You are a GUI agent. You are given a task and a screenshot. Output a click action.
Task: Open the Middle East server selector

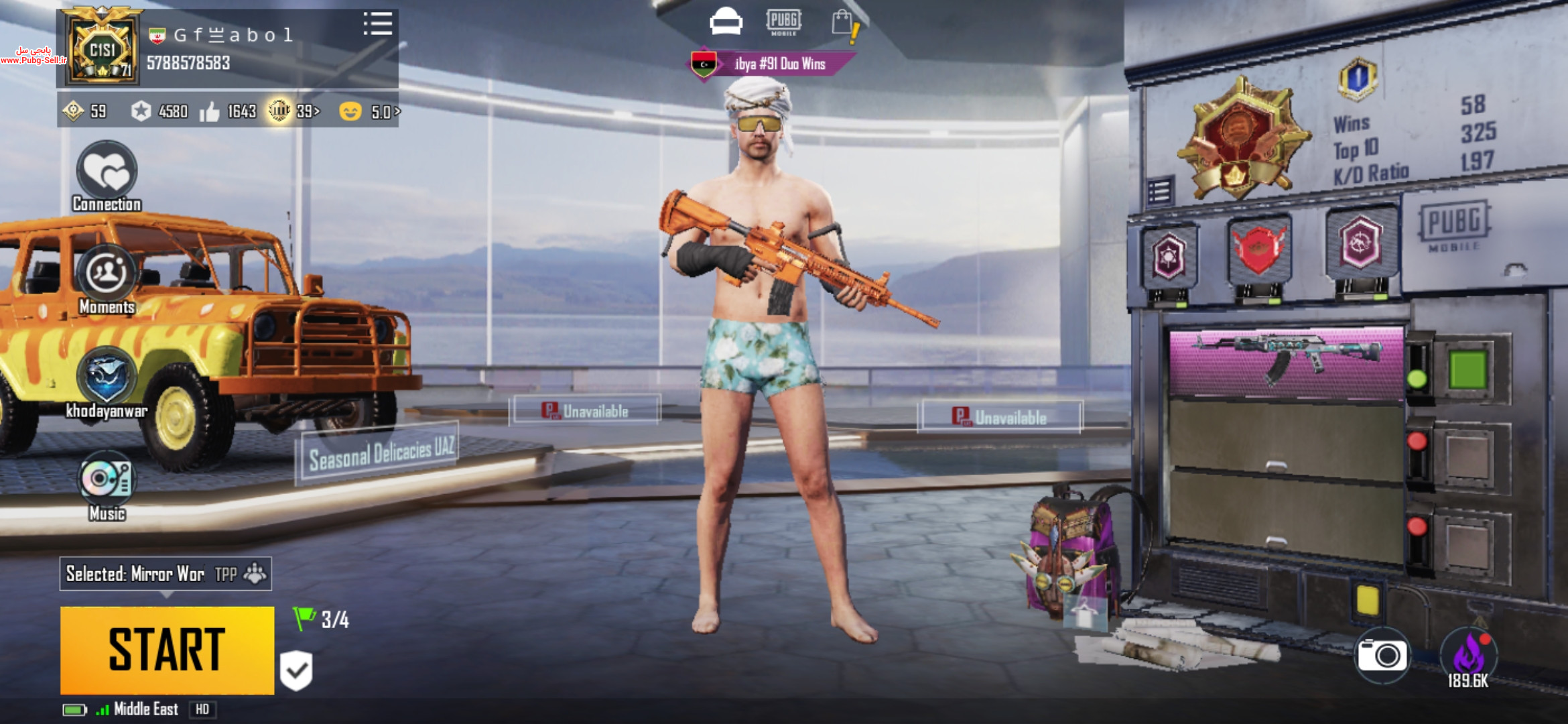coord(145,709)
